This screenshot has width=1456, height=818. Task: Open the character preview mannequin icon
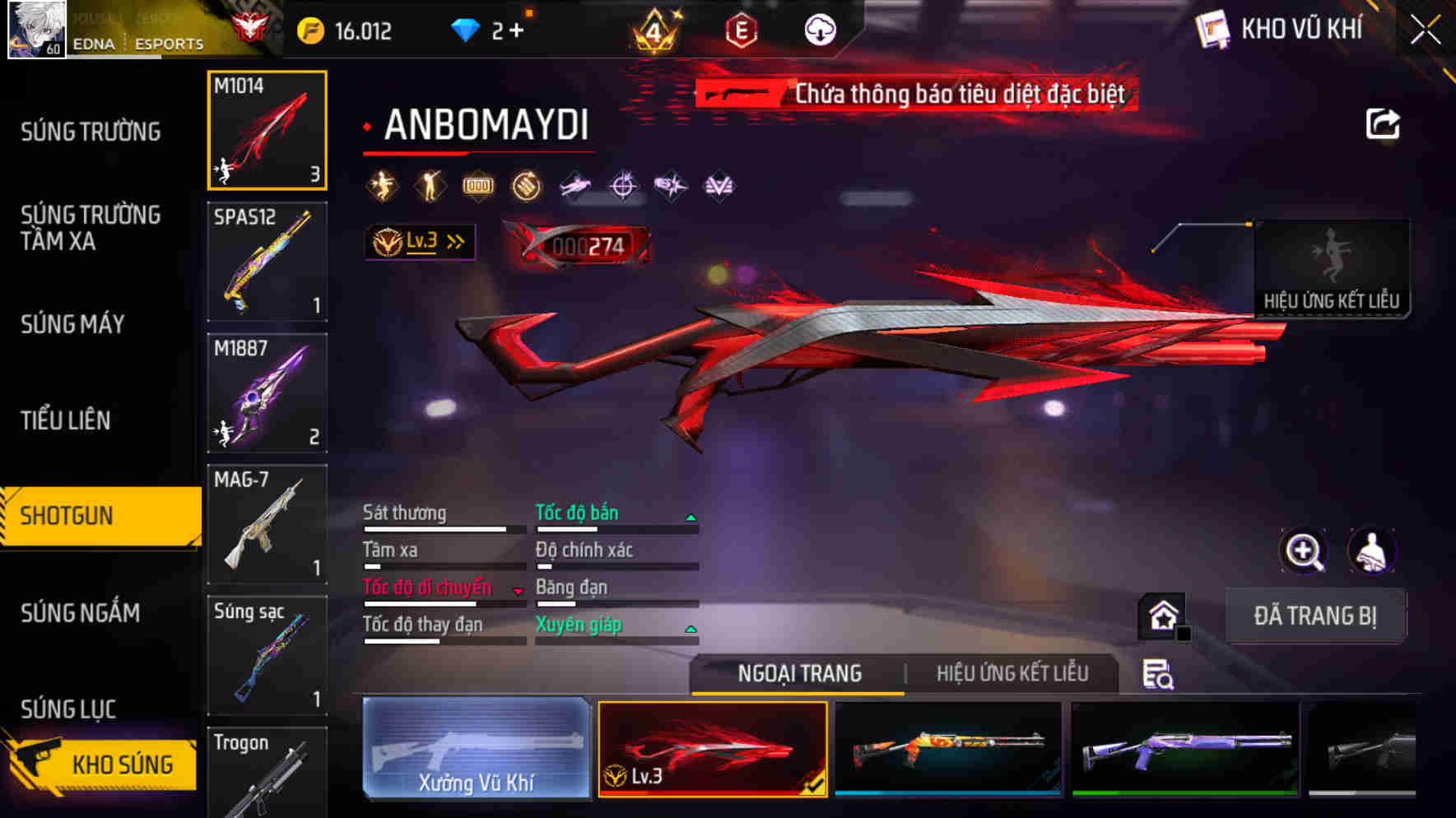[1369, 551]
